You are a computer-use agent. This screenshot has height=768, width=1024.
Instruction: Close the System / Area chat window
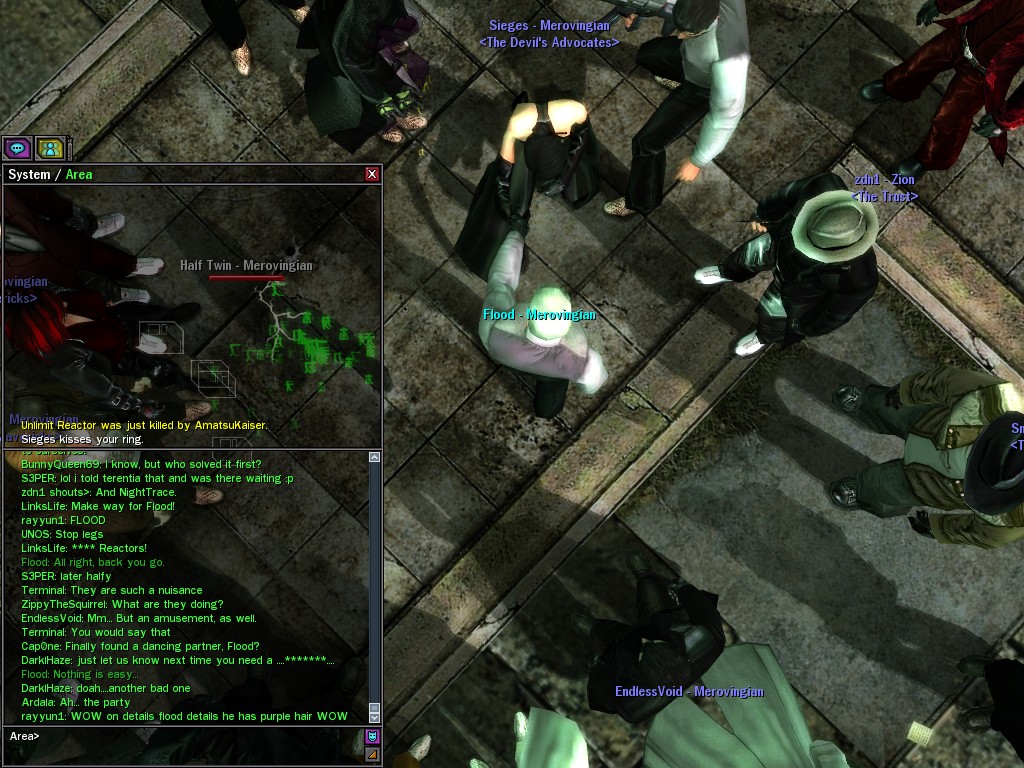point(372,174)
